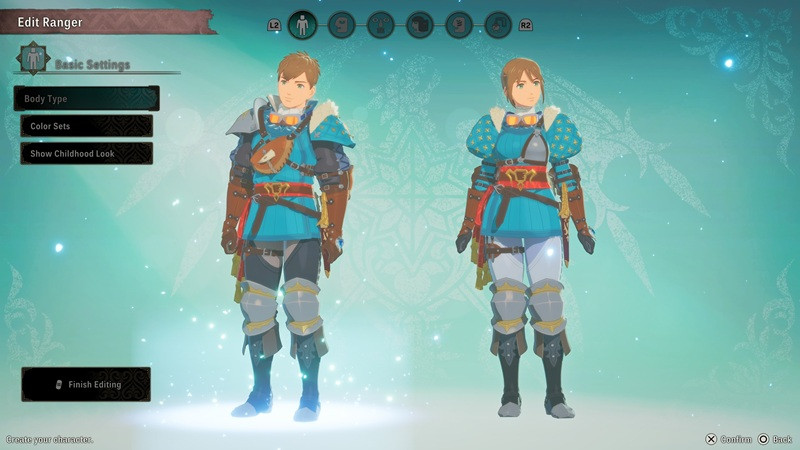Click the Finish Editing button
Screen dimensions: 800x450
(x=86, y=384)
